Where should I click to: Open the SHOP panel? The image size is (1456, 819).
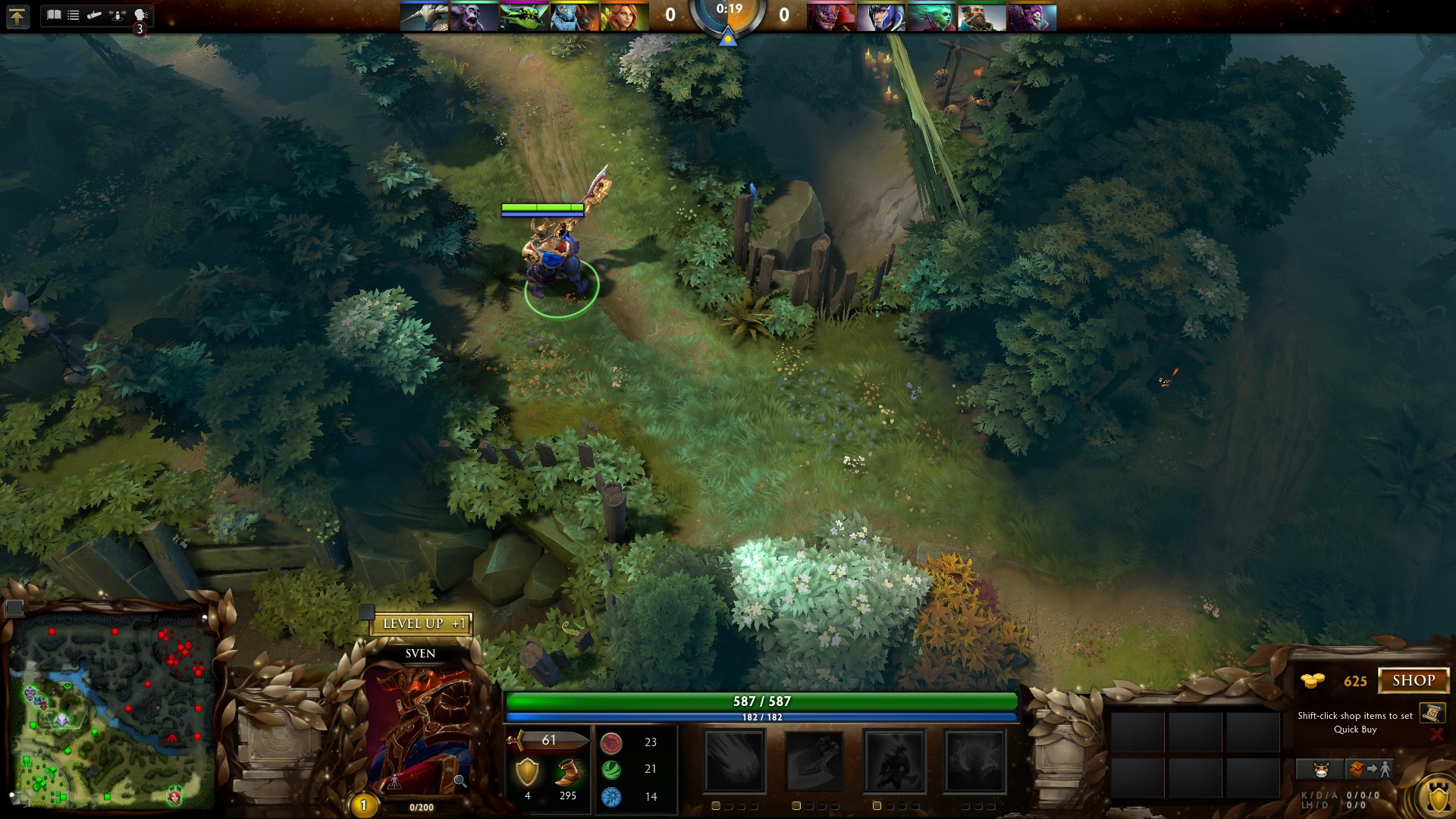pos(1413,680)
